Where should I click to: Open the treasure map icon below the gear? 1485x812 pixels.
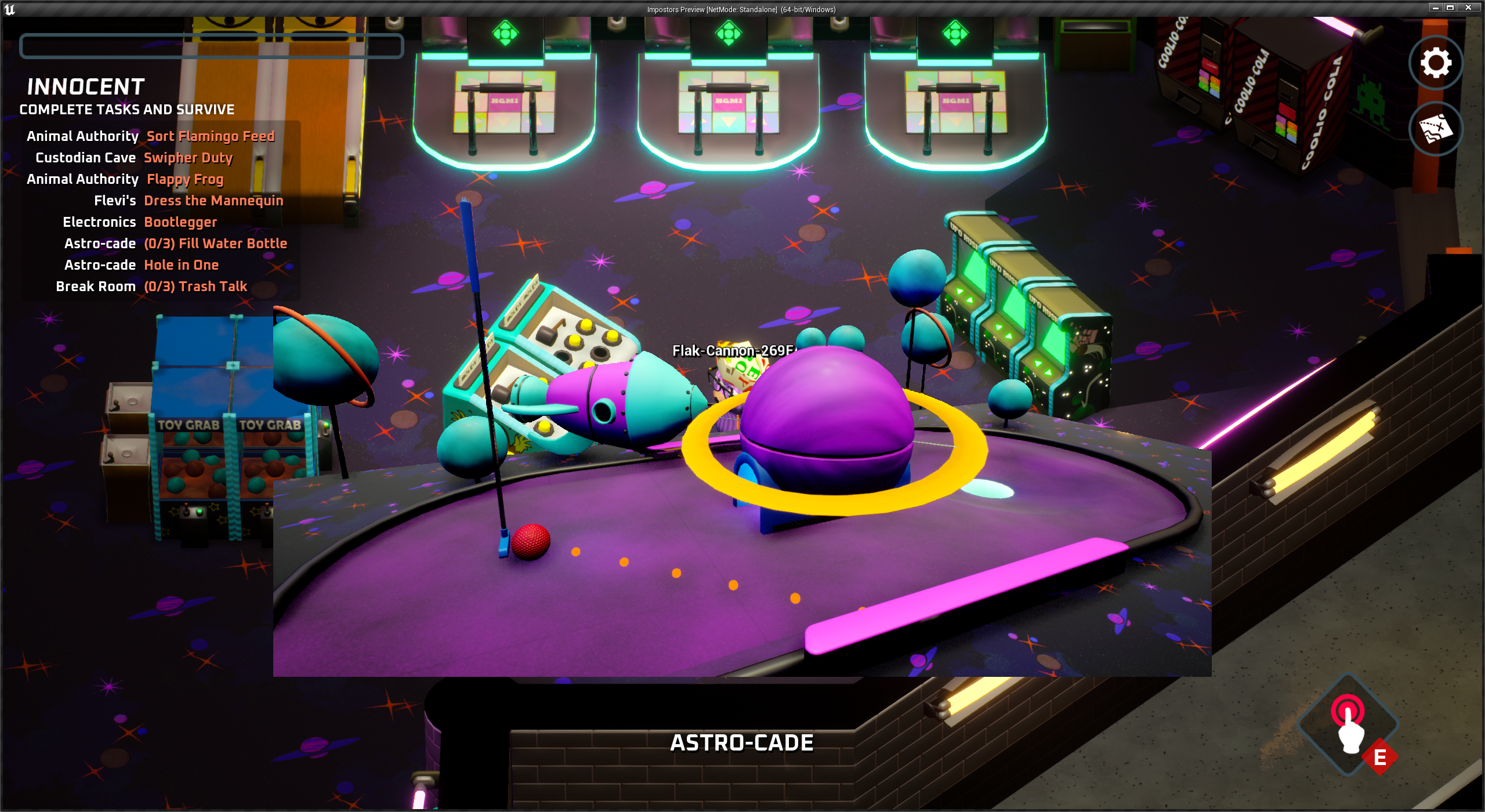[x=1435, y=129]
